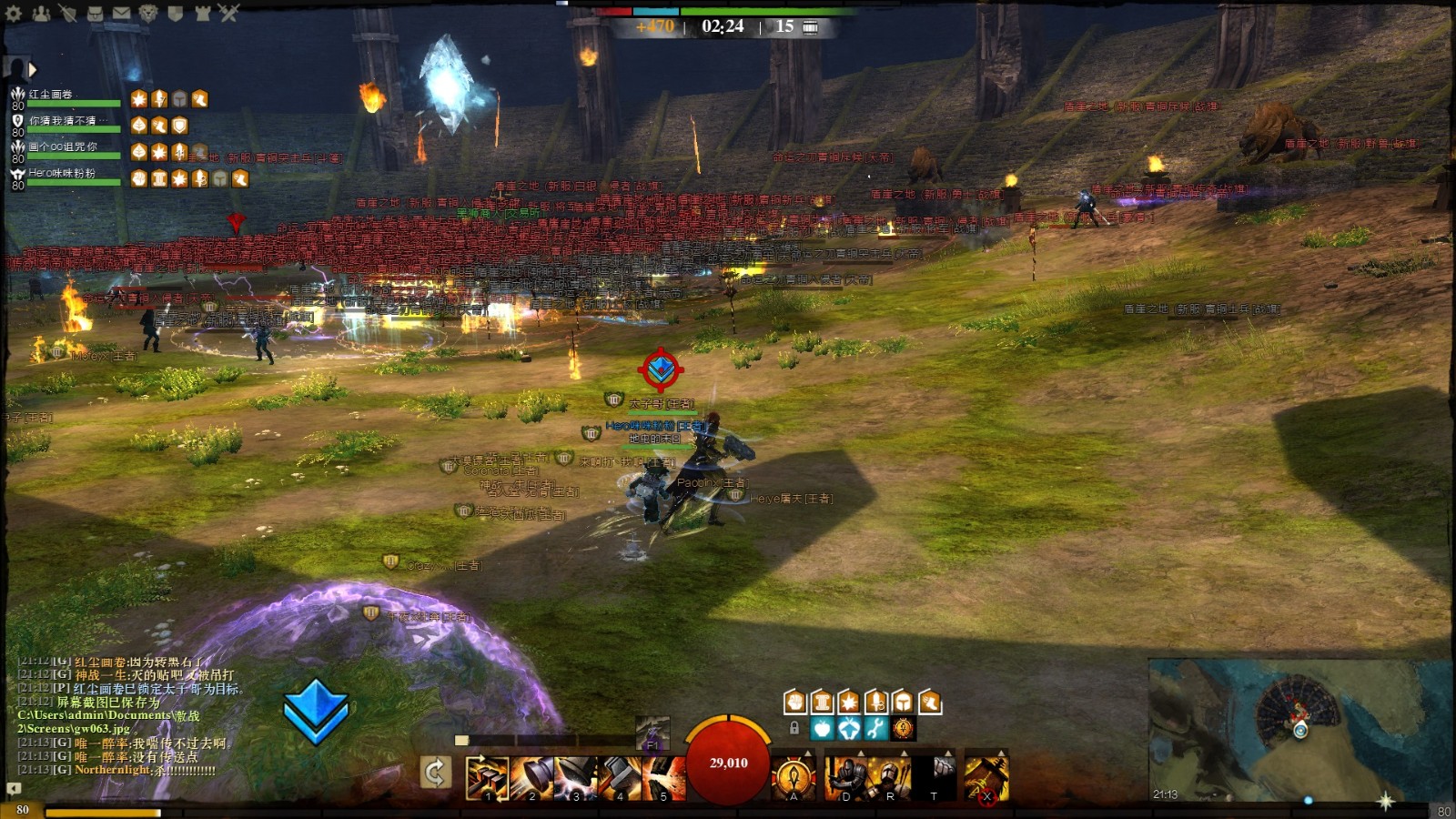Open the guild shield icon
Screen dimensions: 1456x819
175,13
